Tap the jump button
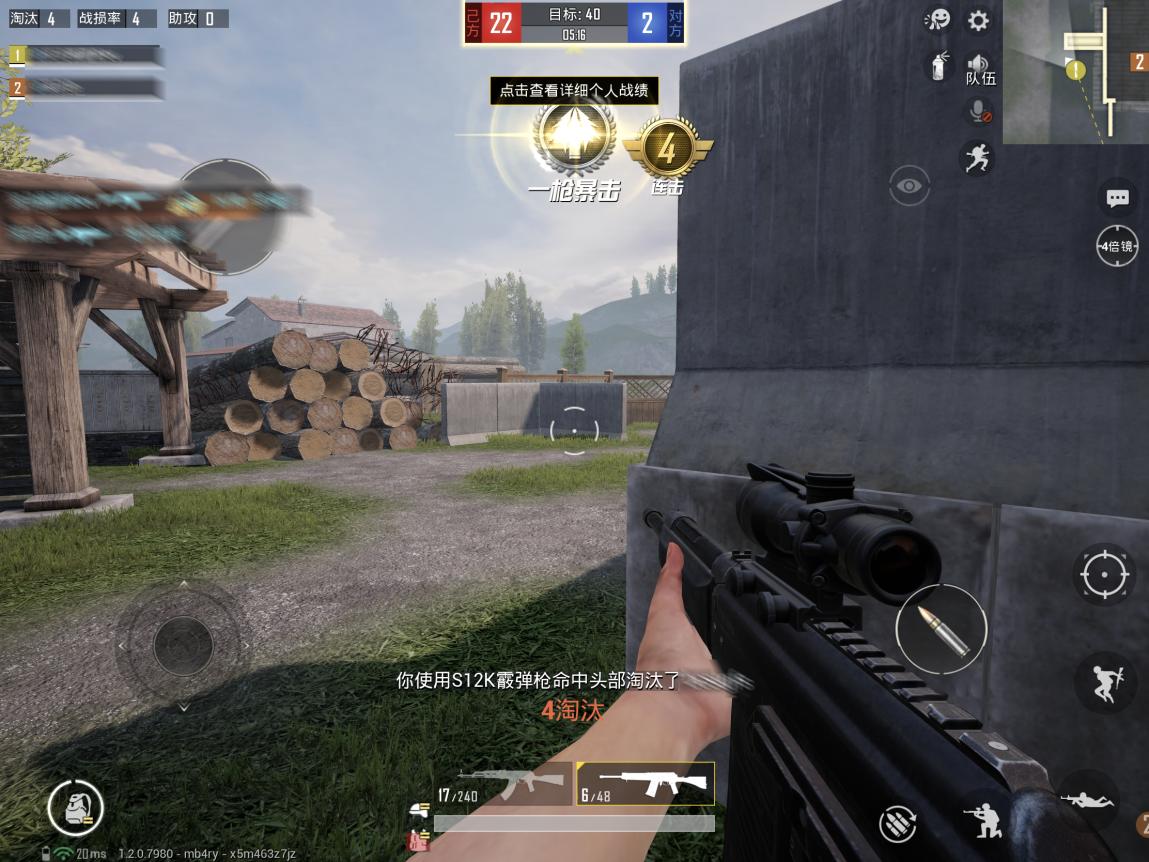 (1104, 682)
